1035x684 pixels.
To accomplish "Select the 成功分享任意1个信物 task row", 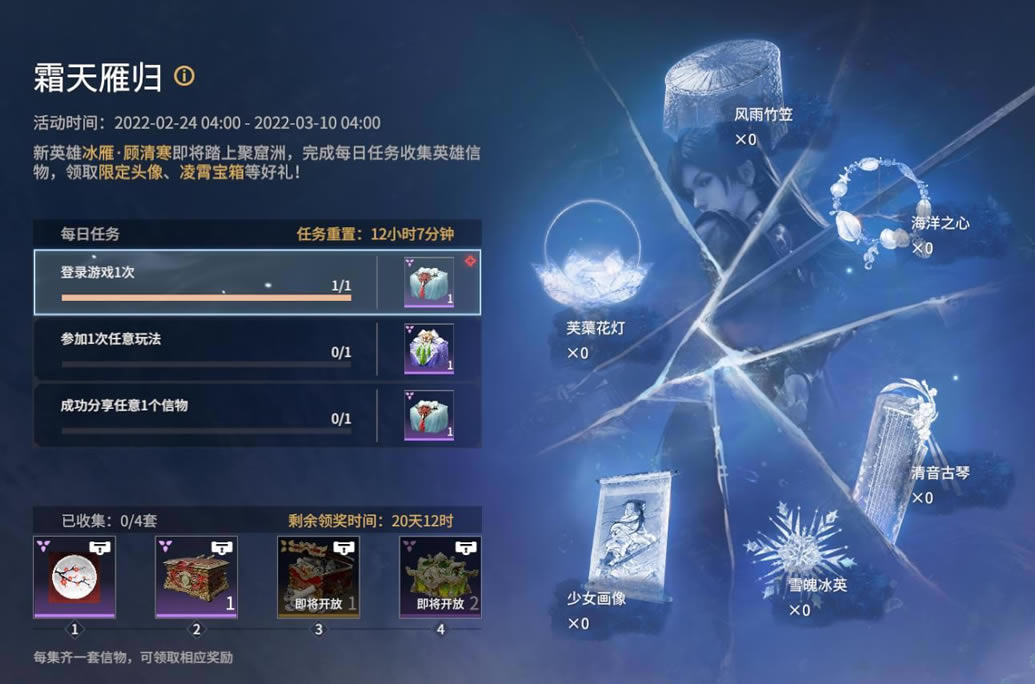I will (205, 414).
